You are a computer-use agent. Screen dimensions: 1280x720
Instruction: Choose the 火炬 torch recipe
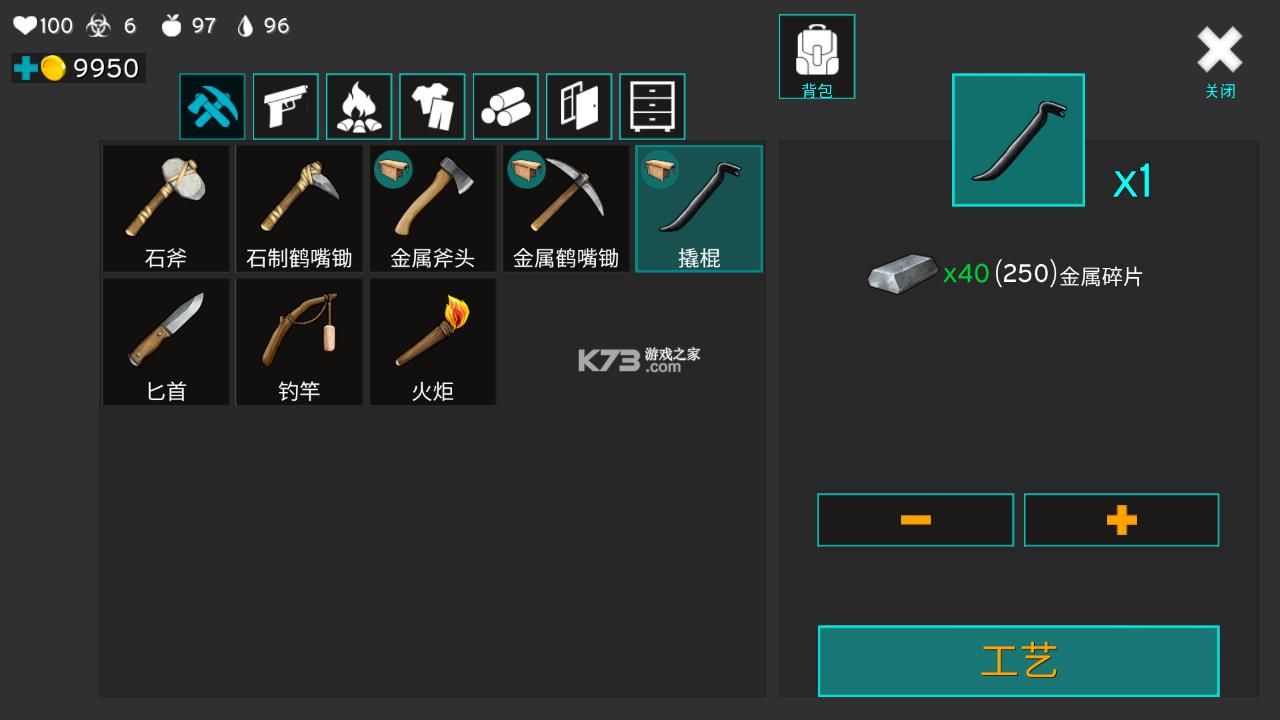(x=432, y=340)
